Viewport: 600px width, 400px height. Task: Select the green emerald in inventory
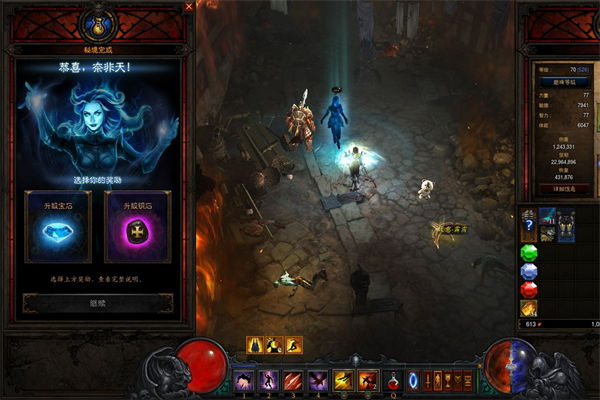[x=530, y=252]
